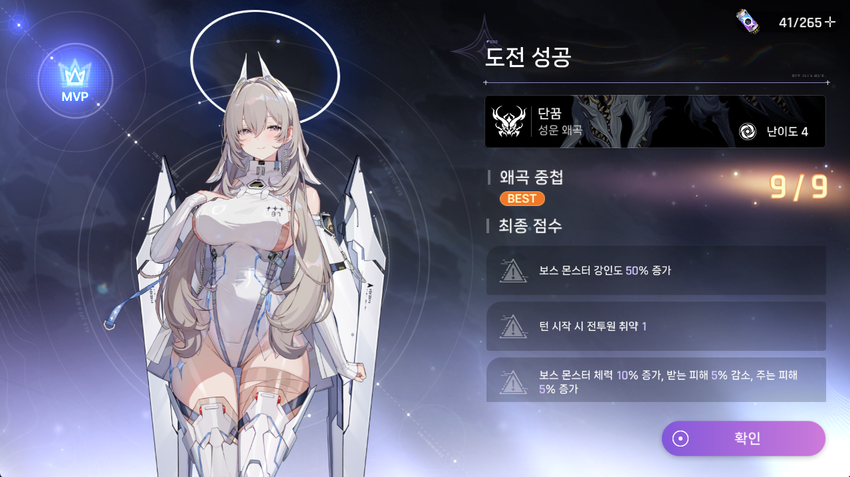Select the 턴 시작 시 전투원 취약 1 row
850x477 pixels.
click(x=656, y=326)
